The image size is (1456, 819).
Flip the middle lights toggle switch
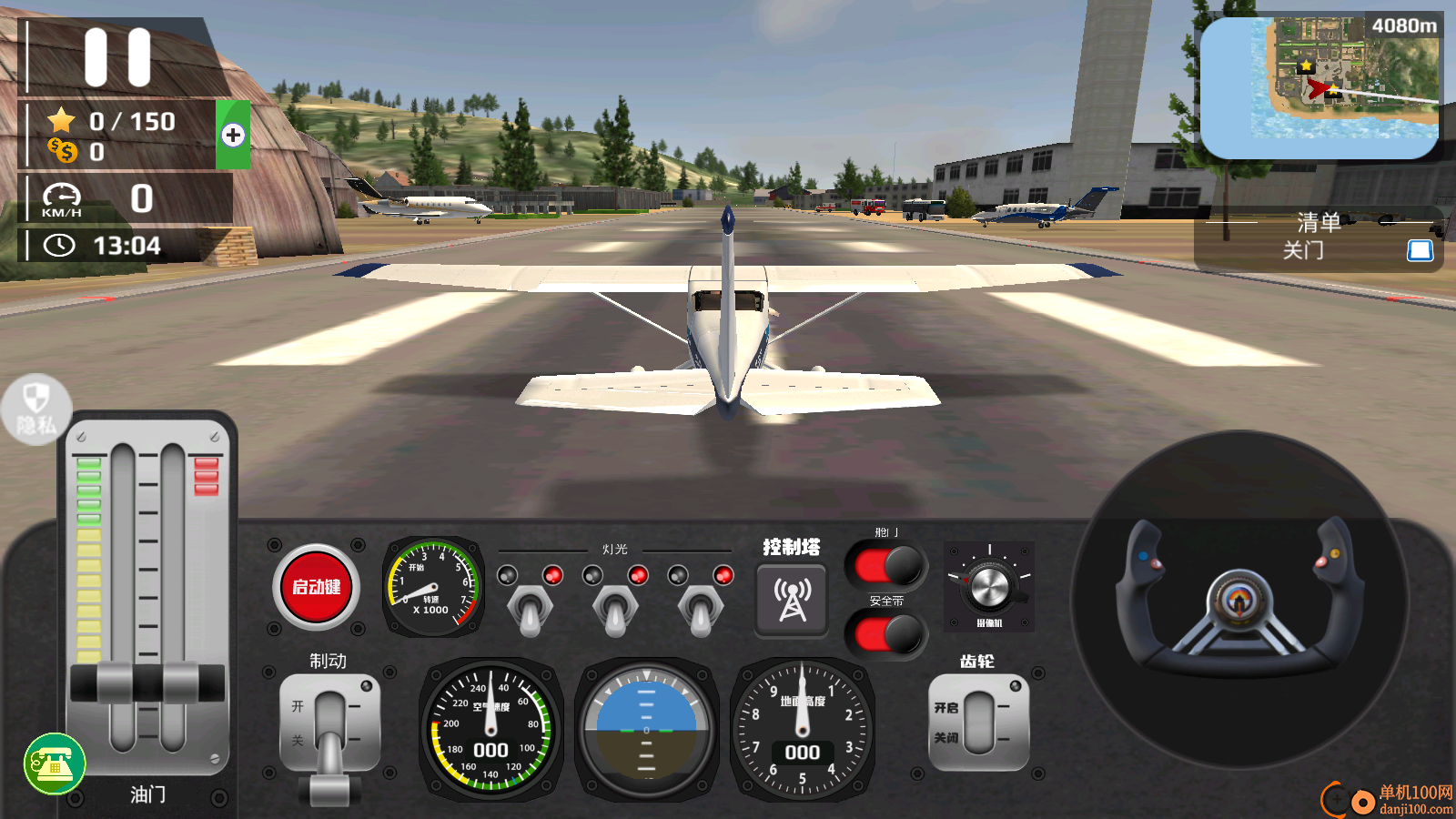(x=616, y=608)
